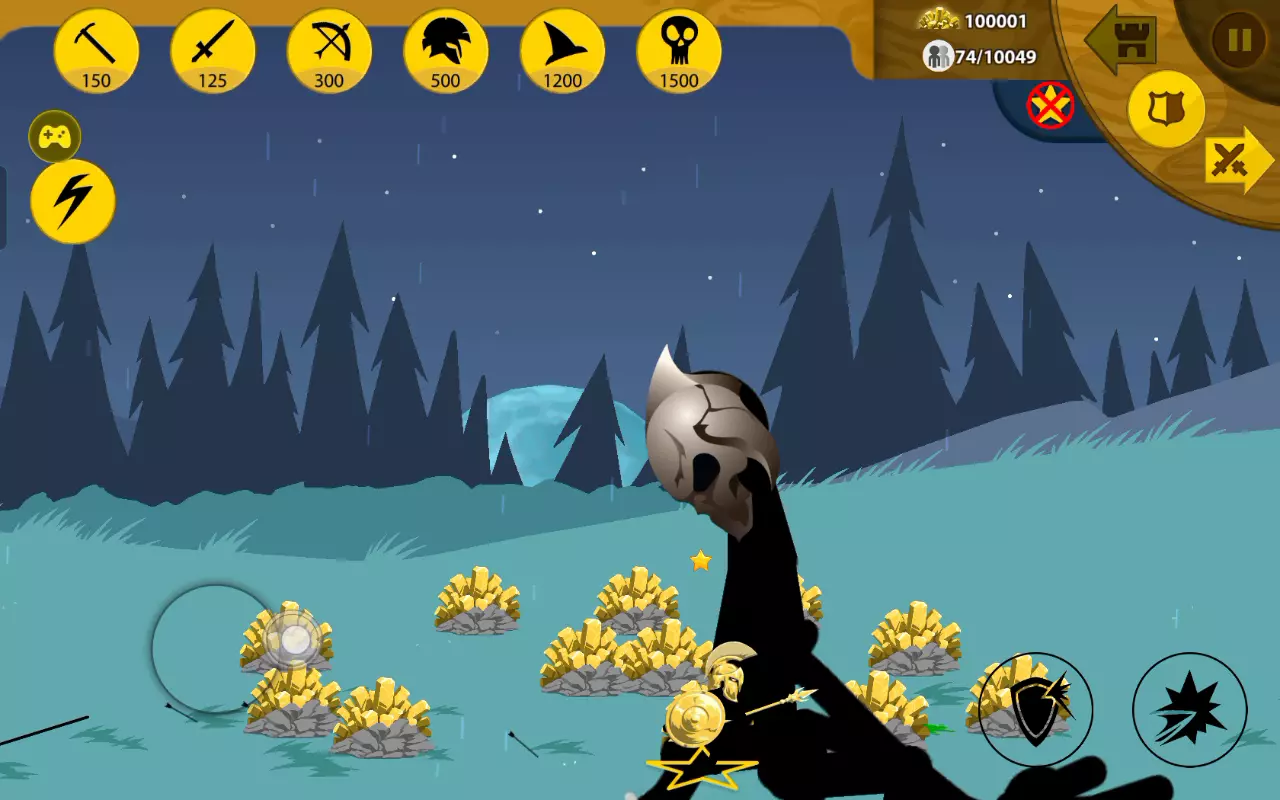The width and height of the screenshot is (1280, 800).
Task: Toggle the gamepad control mode icon
Action: (55, 137)
